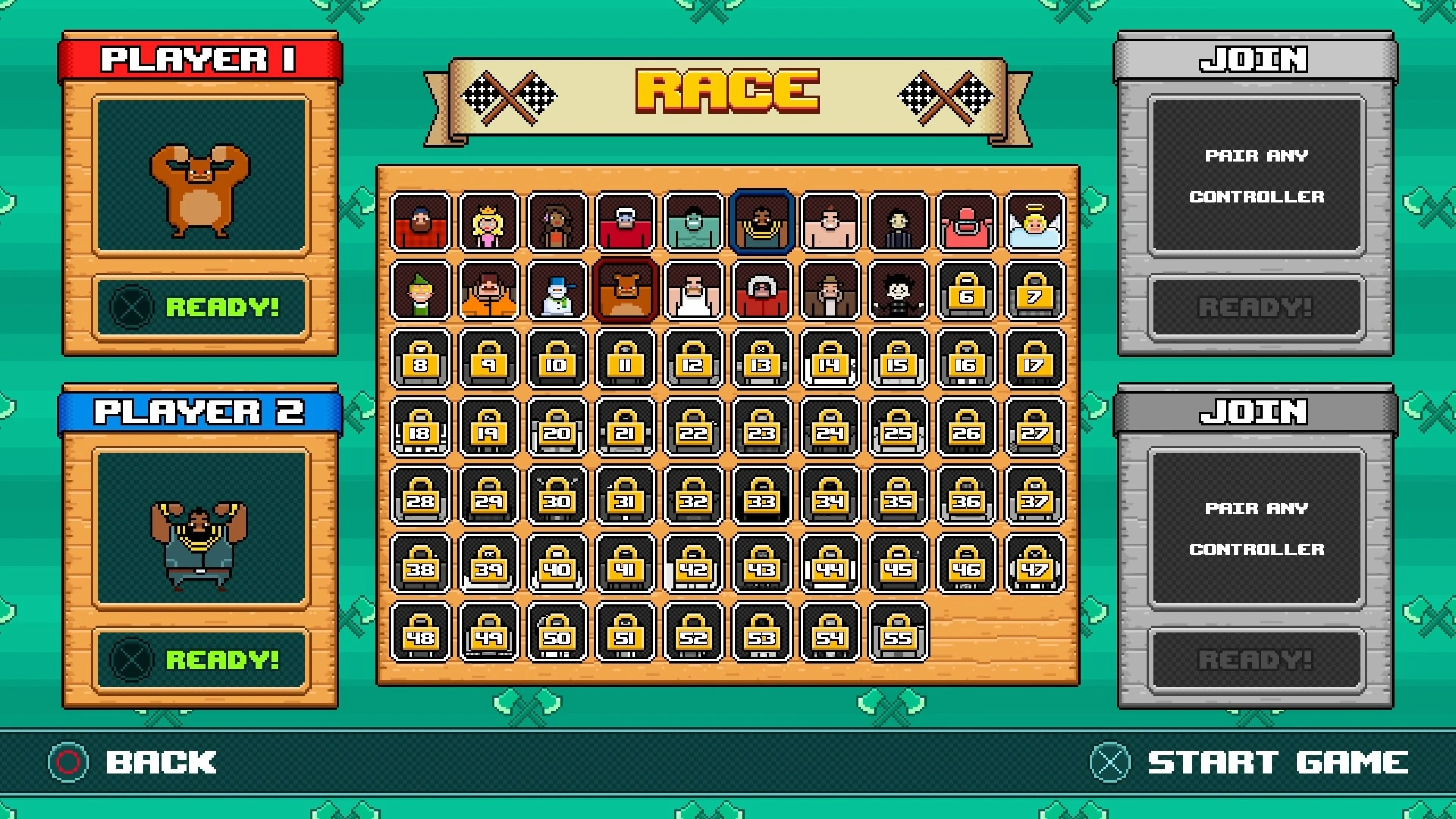
Task: Toggle Player 1's Ready status
Action: 201,308
